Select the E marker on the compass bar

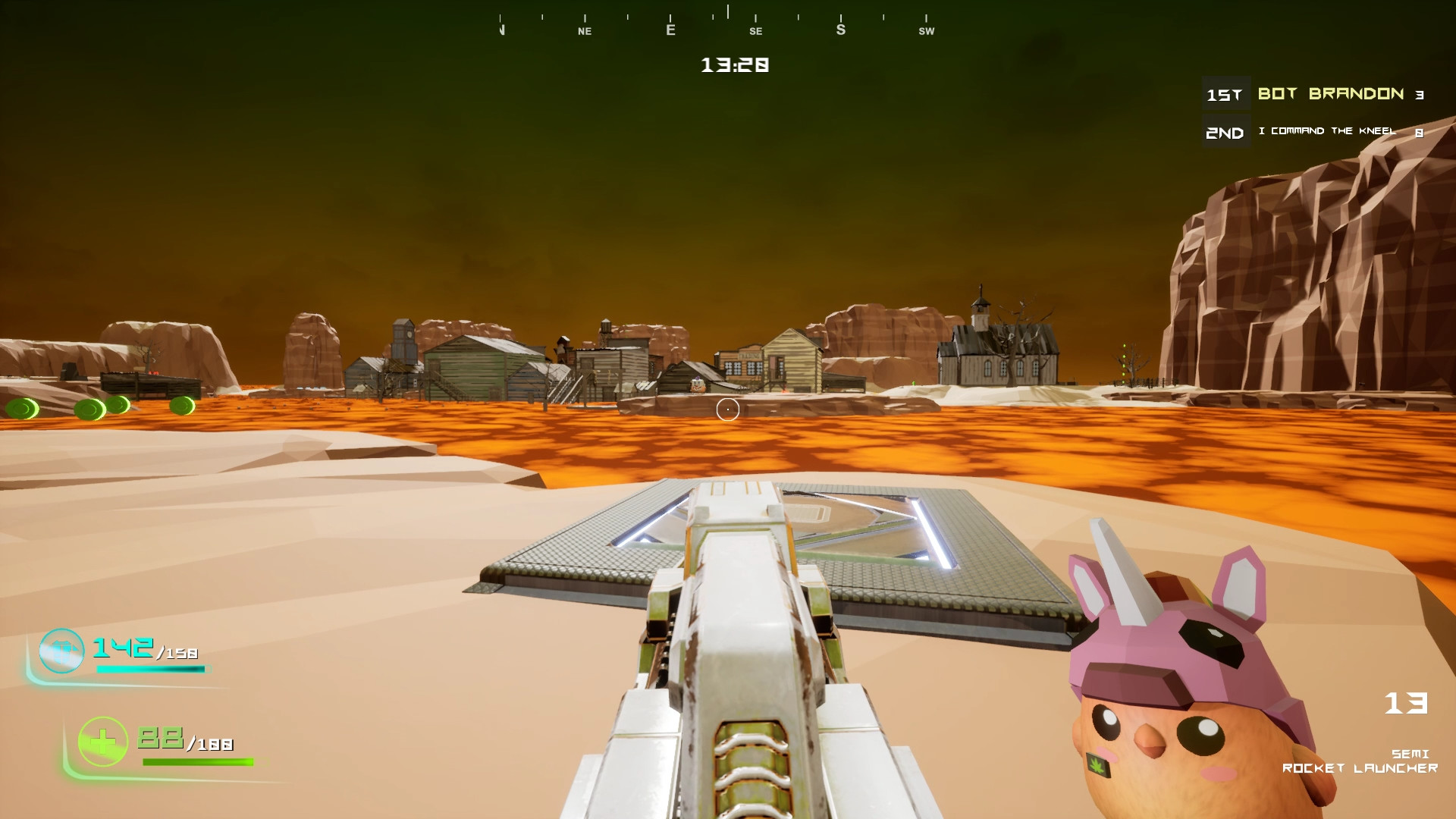[670, 29]
